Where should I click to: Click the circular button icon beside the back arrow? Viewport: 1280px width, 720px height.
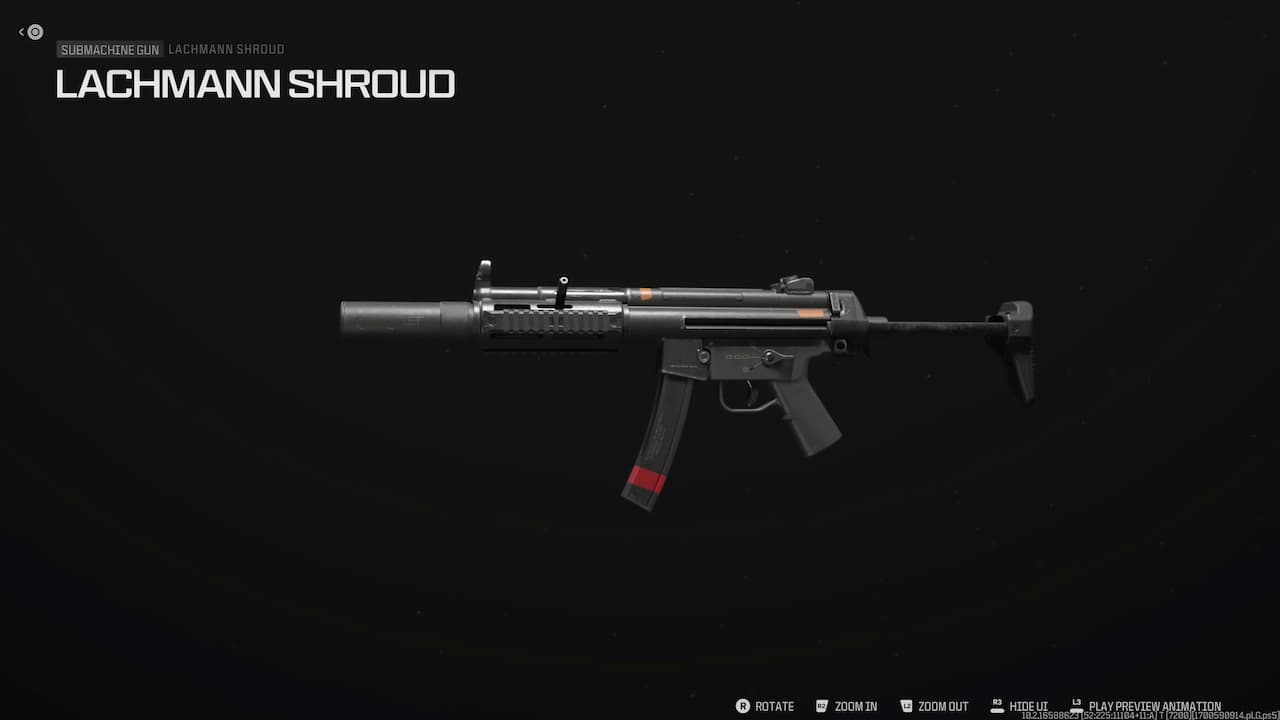[x=36, y=32]
